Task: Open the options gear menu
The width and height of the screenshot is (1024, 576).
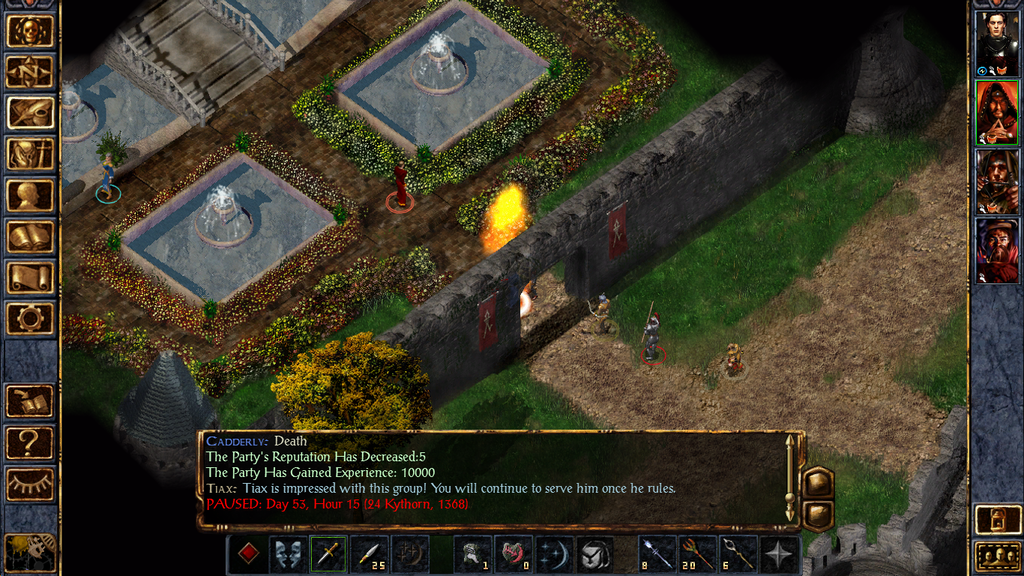Action: coord(29,319)
